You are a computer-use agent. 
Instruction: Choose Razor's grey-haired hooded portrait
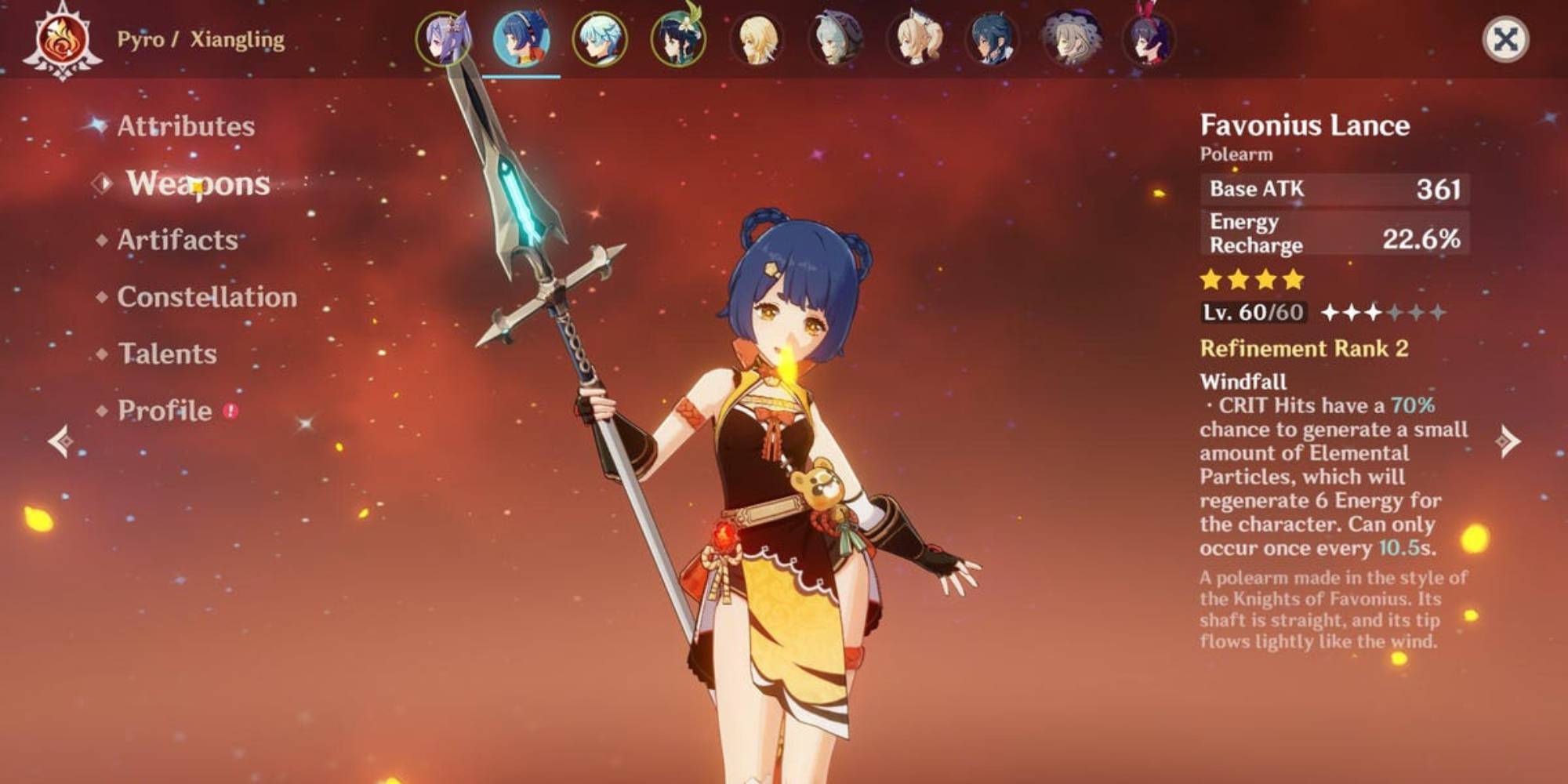pos(835,38)
